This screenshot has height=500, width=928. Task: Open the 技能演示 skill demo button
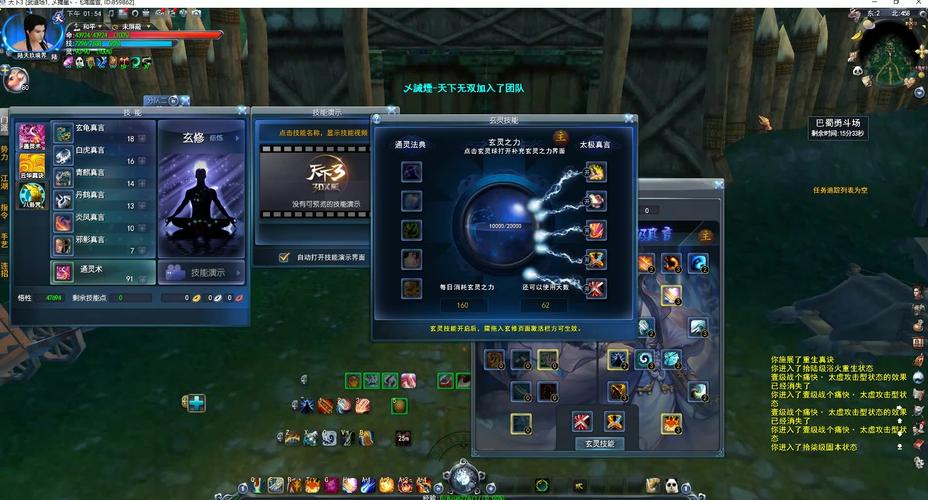[x=201, y=272]
